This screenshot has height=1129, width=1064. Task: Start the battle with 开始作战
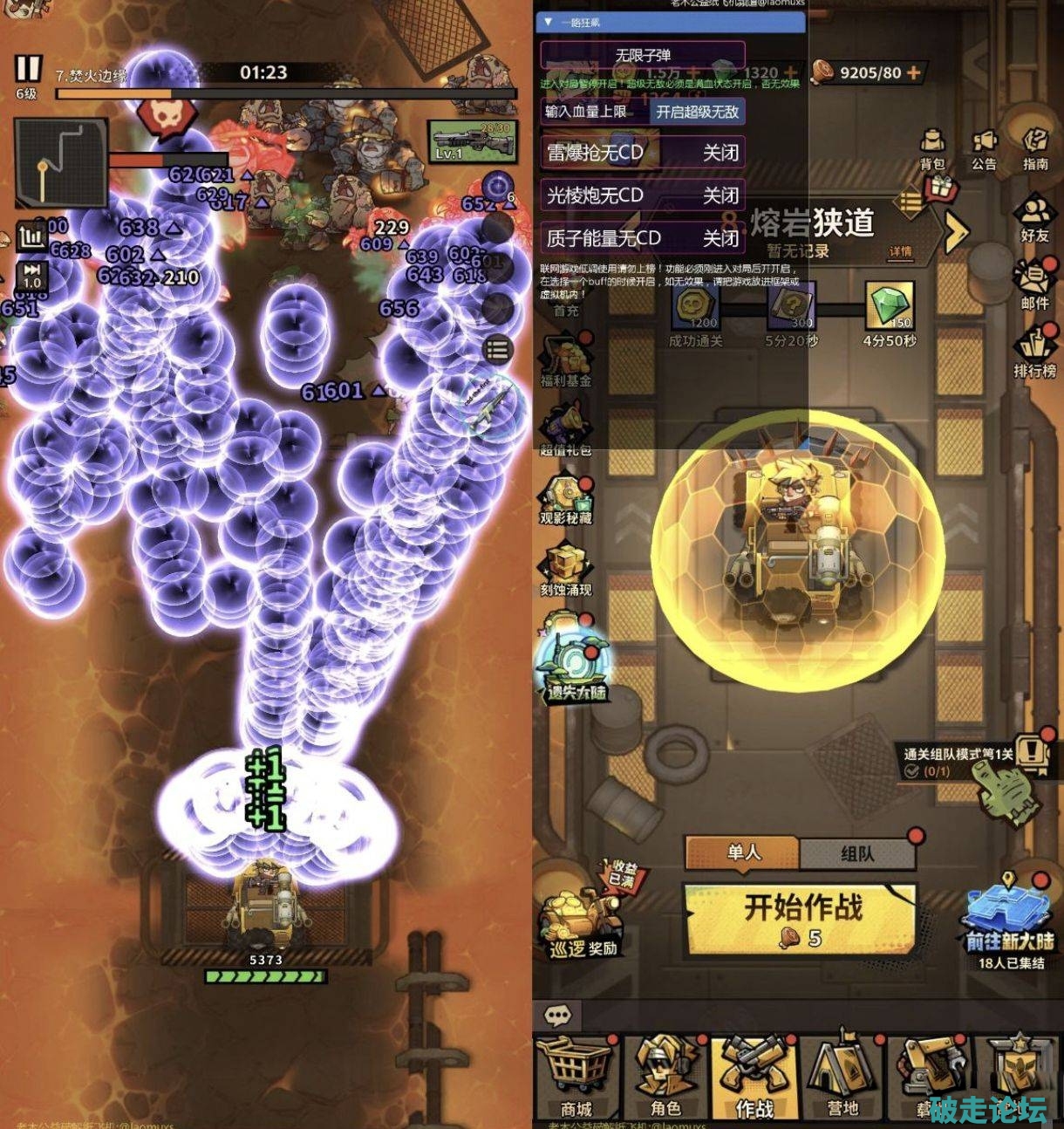click(x=801, y=919)
